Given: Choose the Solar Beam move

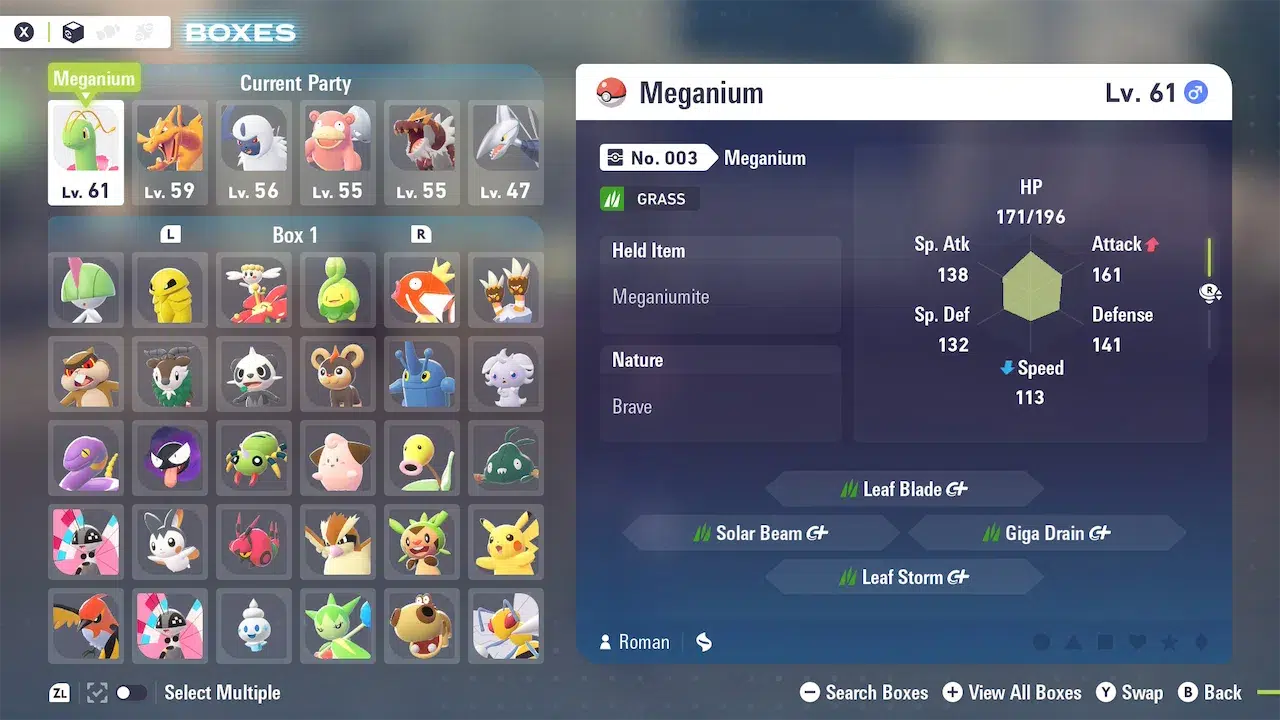Looking at the screenshot, I should (761, 533).
